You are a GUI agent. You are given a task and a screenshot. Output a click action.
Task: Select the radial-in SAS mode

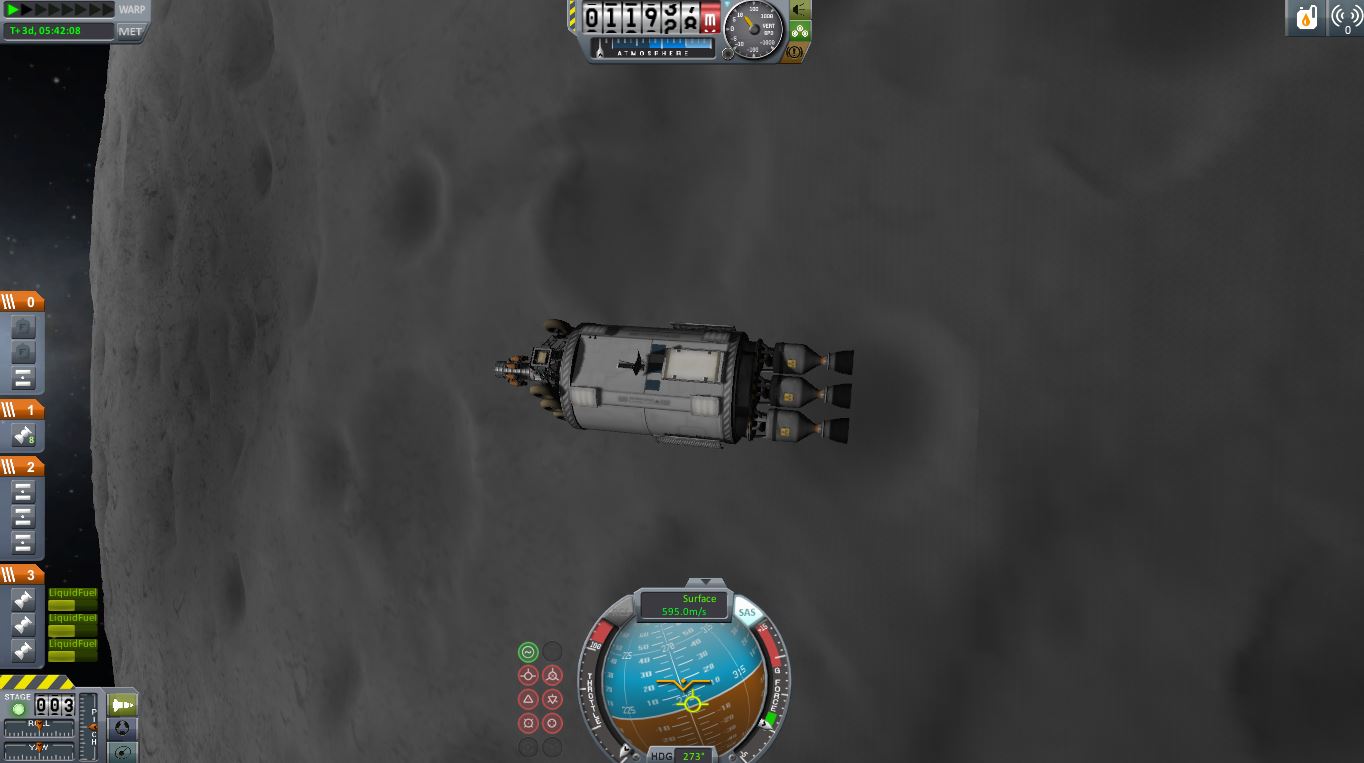[528, 723]
